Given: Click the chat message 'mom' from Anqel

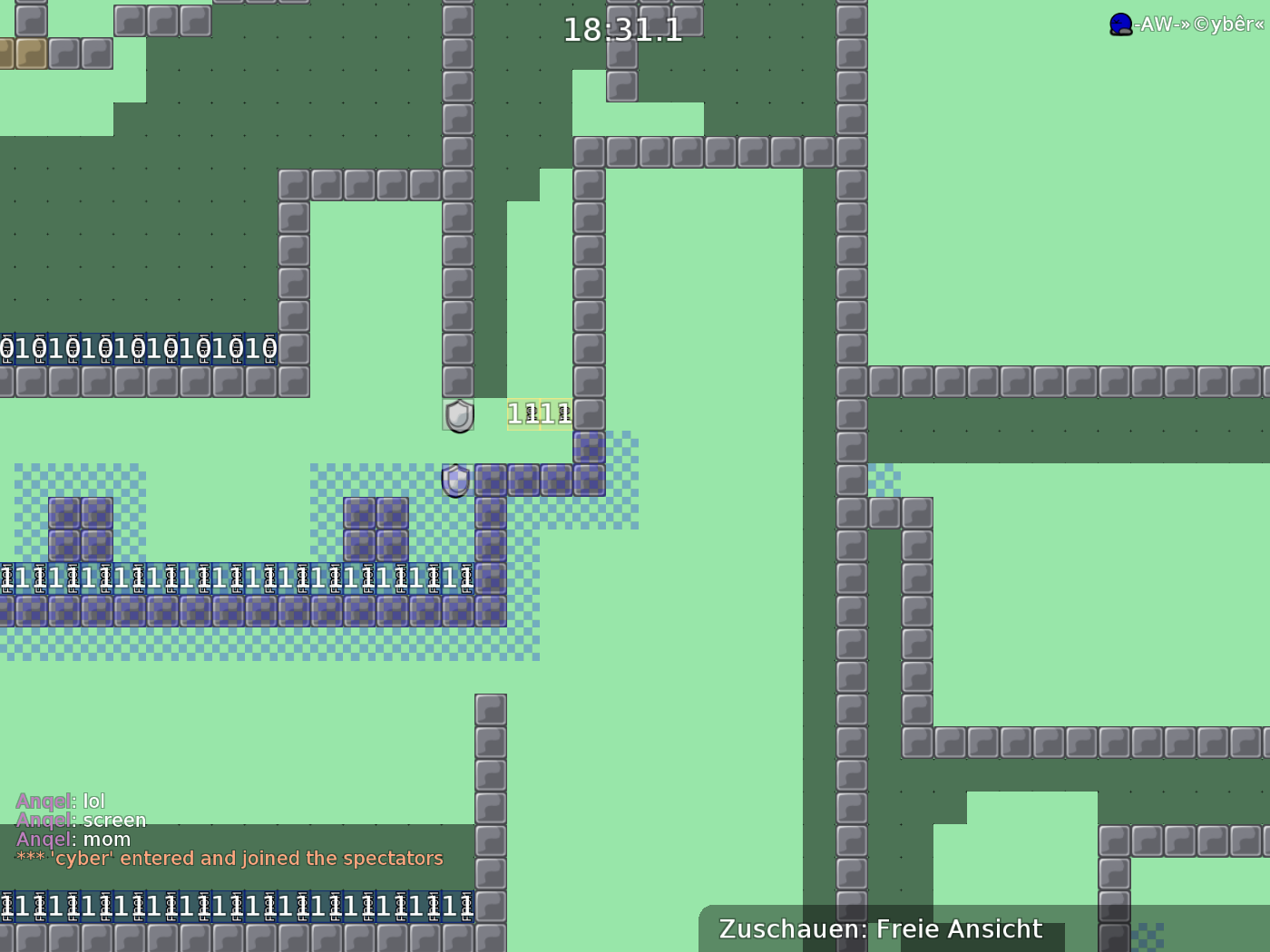Looking at the screenshot, I should coord(106,839).
